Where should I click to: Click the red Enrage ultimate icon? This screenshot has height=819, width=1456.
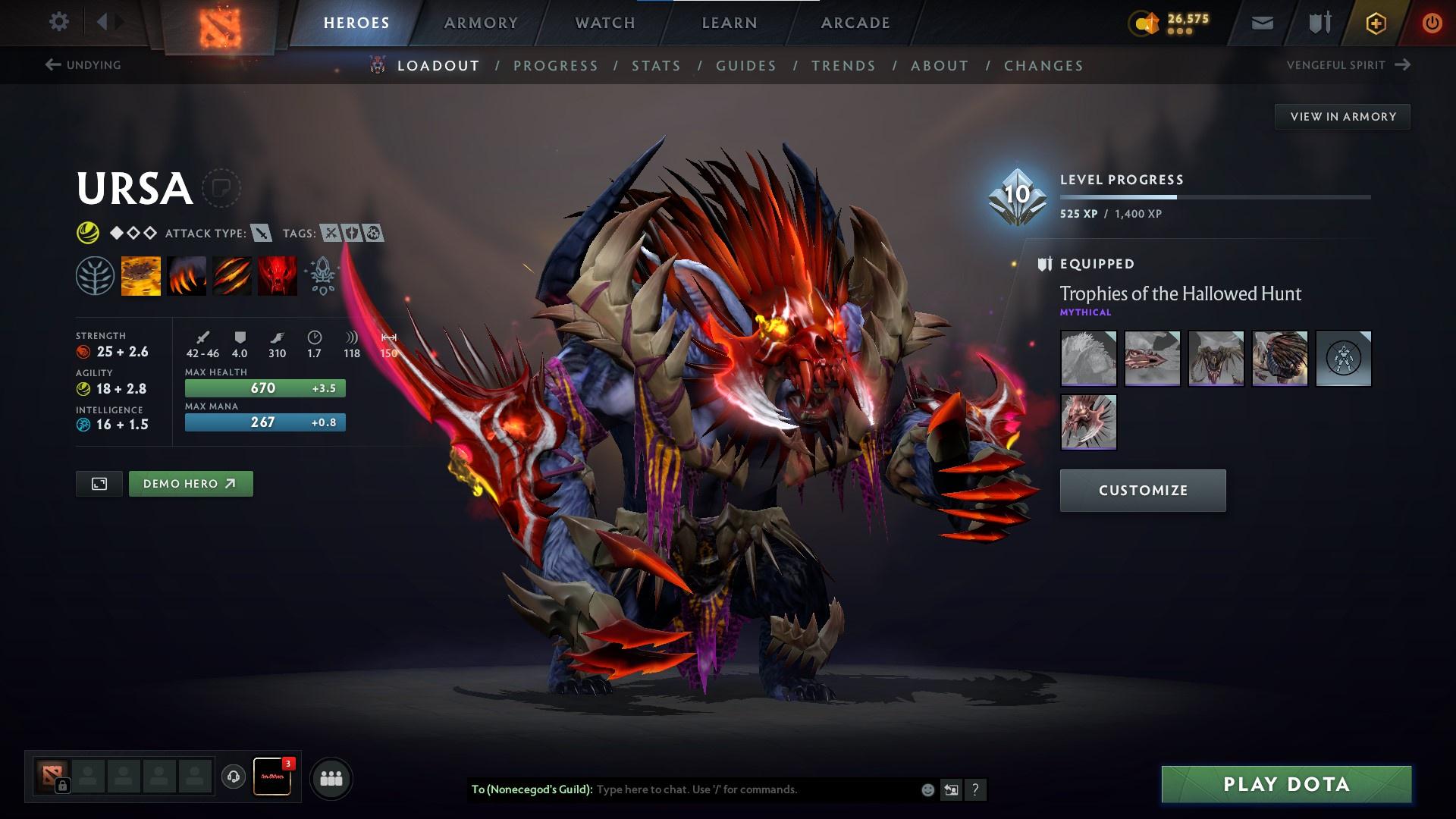click(x=277, y=275)
